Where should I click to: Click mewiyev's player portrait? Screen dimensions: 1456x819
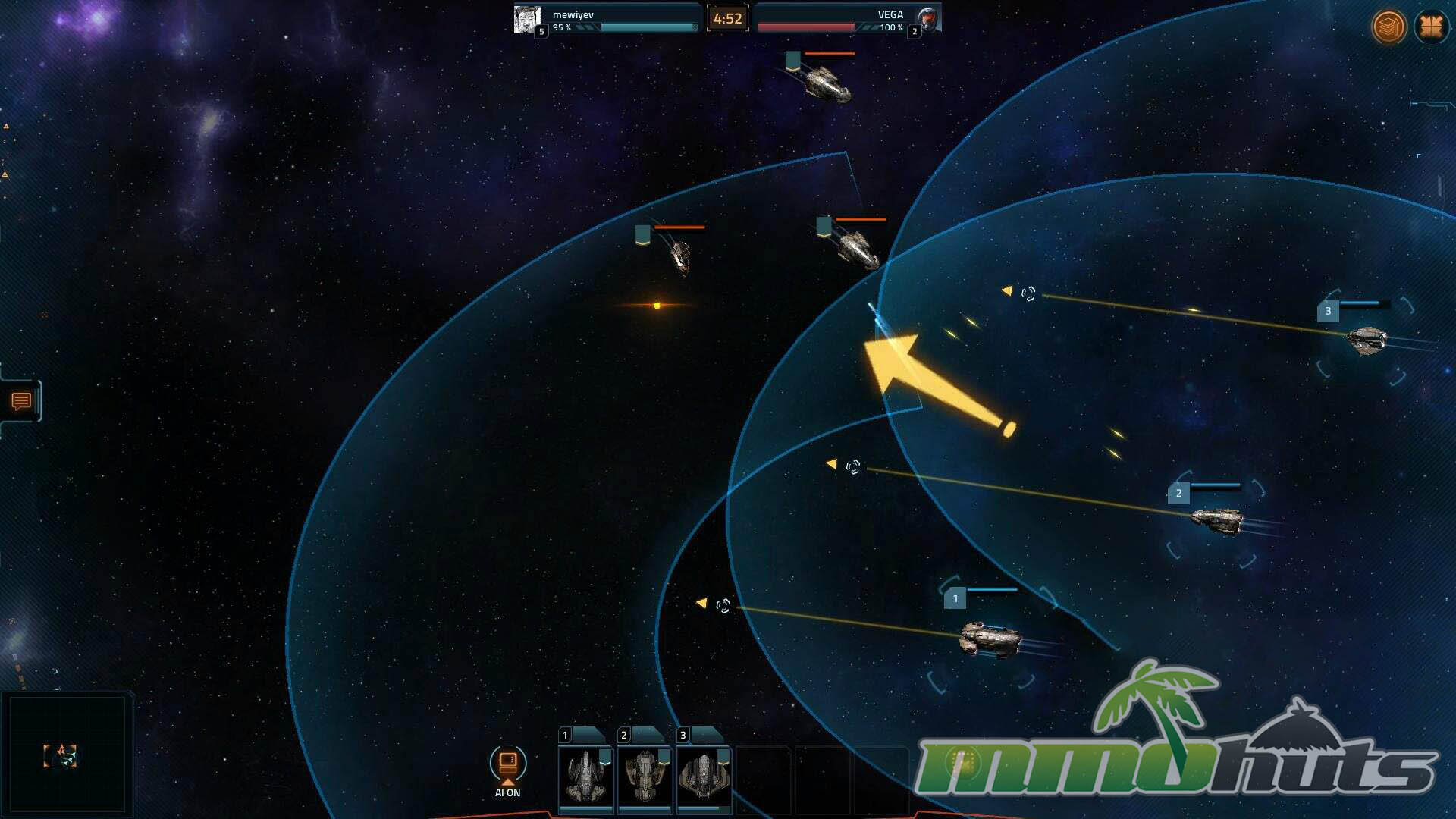tap(527, 19)
